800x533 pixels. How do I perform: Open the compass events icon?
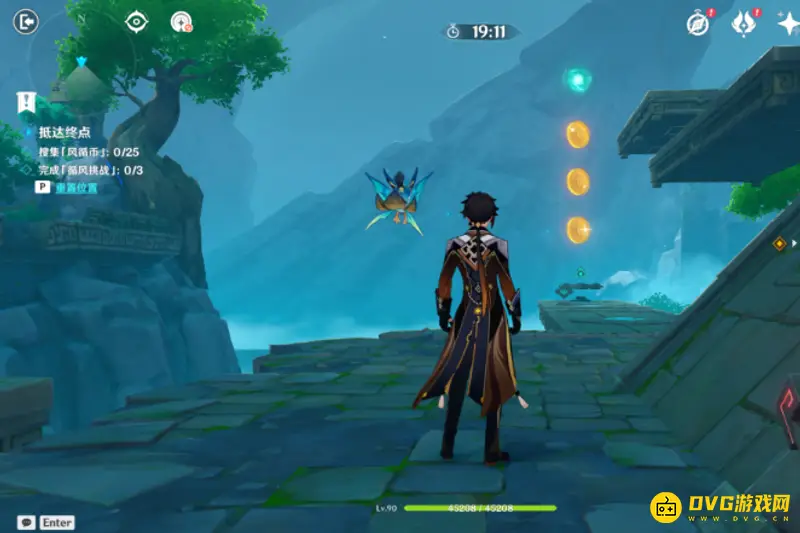click(x=697, y=23)
